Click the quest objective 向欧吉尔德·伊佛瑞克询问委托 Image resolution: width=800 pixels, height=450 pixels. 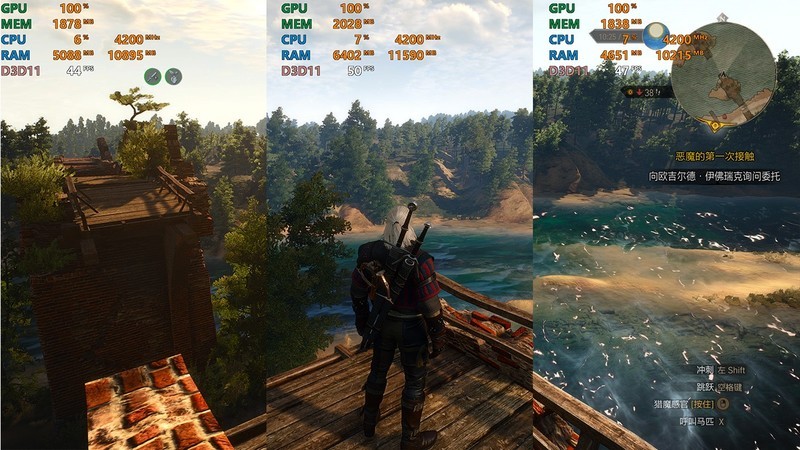click(x=713, y=175)
